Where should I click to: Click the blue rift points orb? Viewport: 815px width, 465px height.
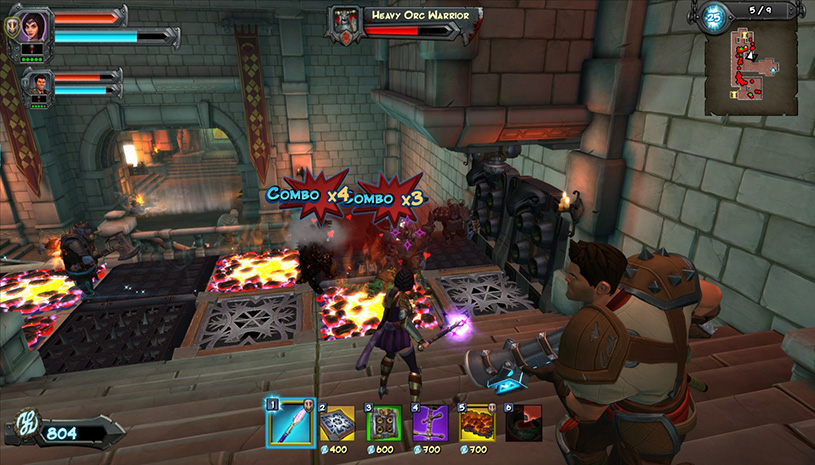pyautogui.click(x=714, y=17)
